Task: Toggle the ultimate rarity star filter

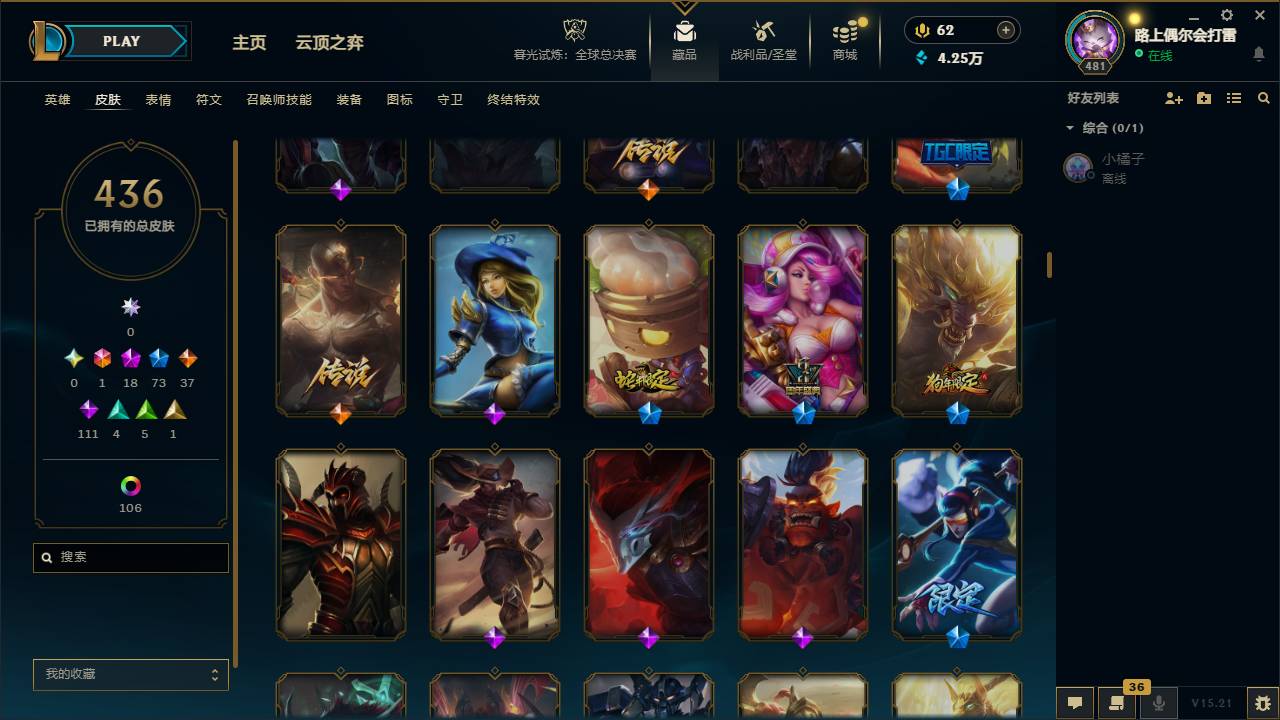Action: (130, 307)
